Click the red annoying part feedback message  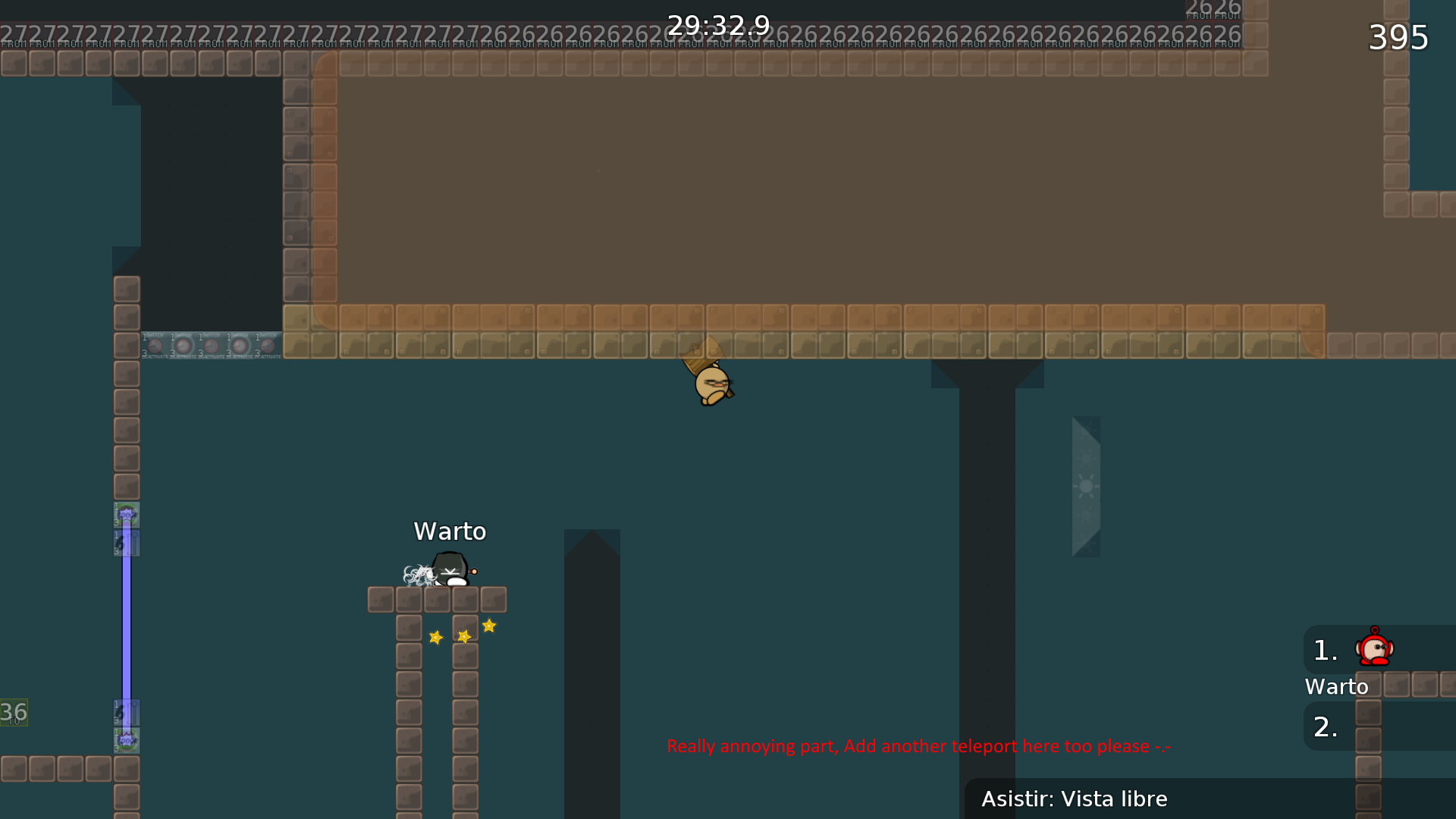(x=918, y=746)
